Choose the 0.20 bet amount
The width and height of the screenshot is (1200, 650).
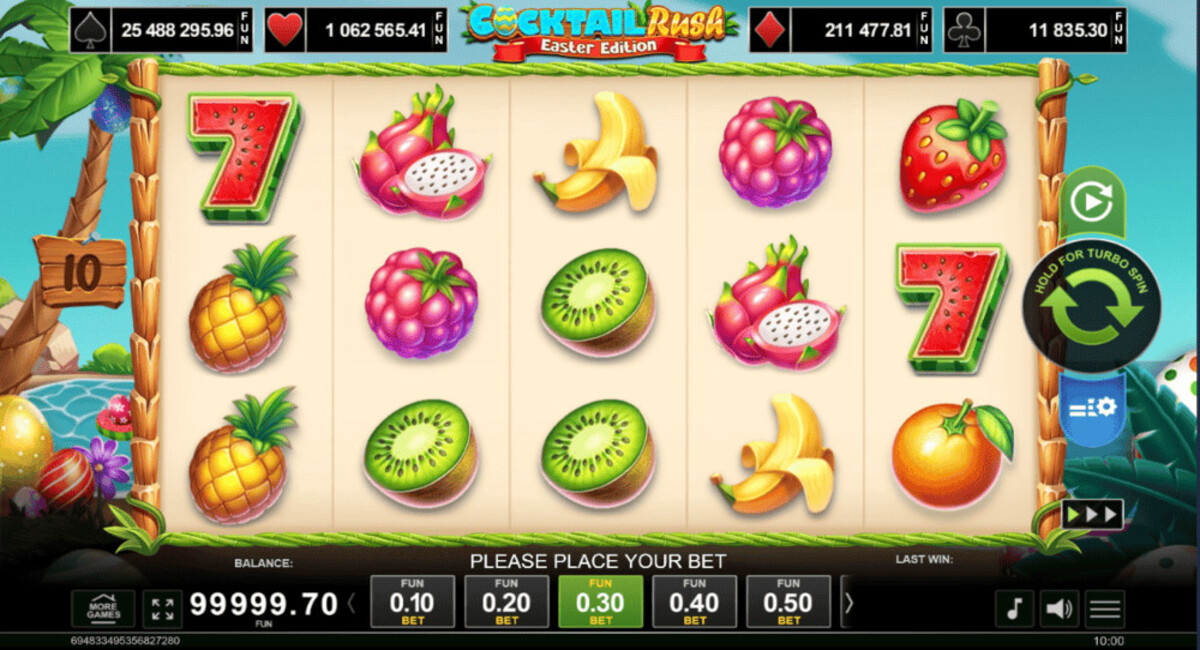[506, 602]
